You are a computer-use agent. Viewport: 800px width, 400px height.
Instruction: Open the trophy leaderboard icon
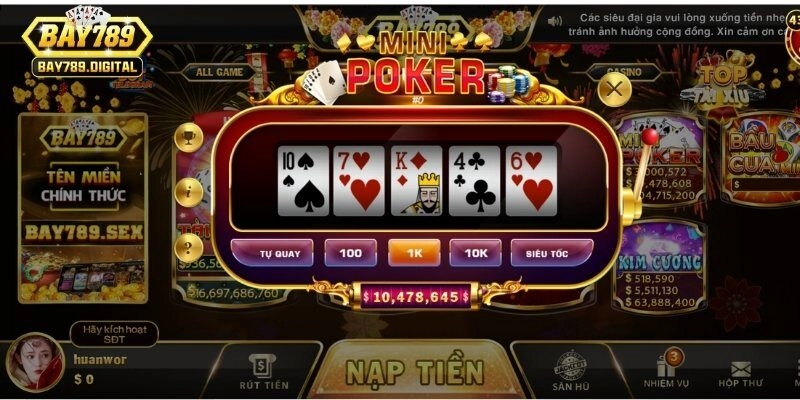point(188,136)
